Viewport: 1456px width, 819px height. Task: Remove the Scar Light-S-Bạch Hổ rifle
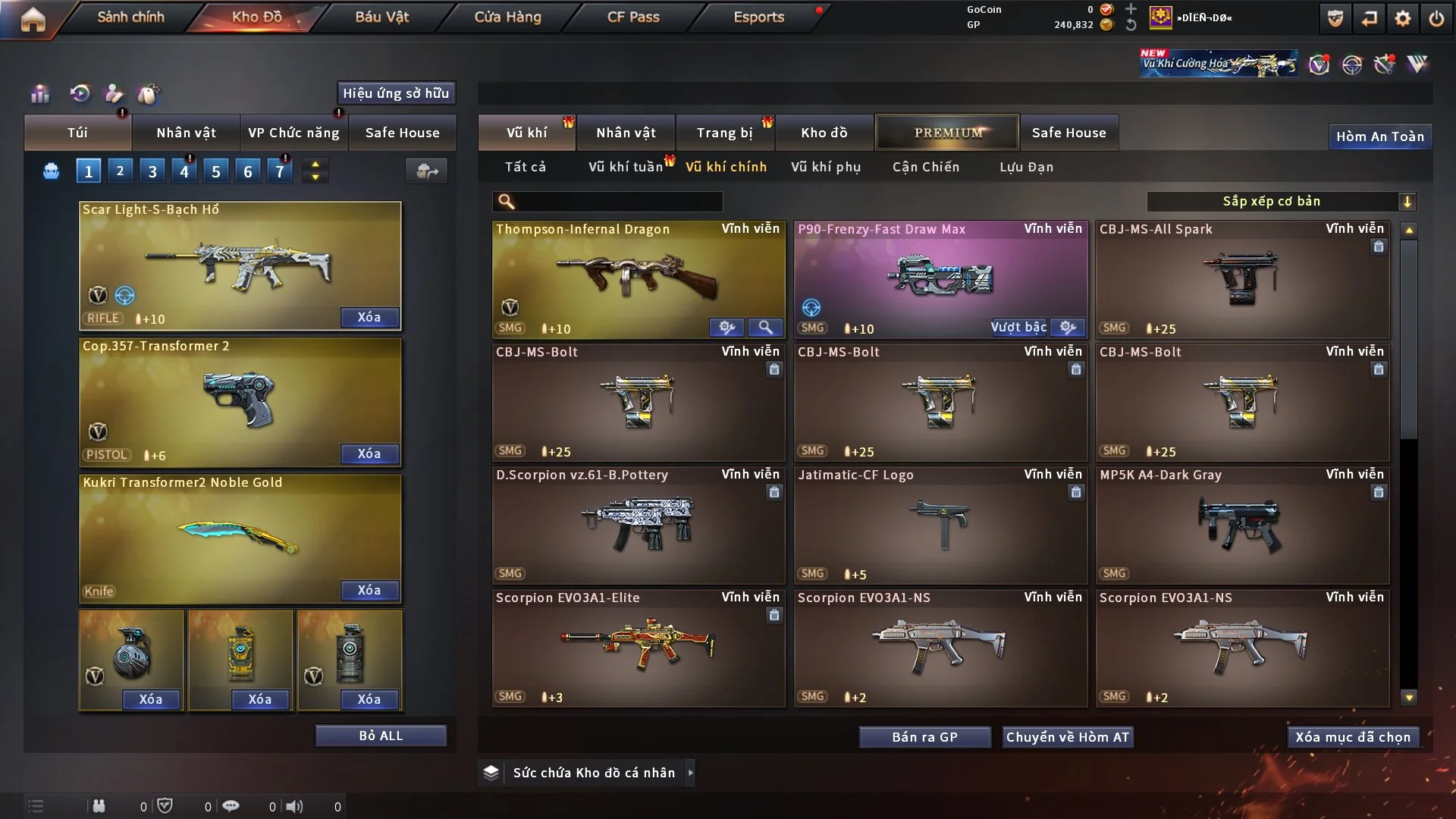point(369,317)
